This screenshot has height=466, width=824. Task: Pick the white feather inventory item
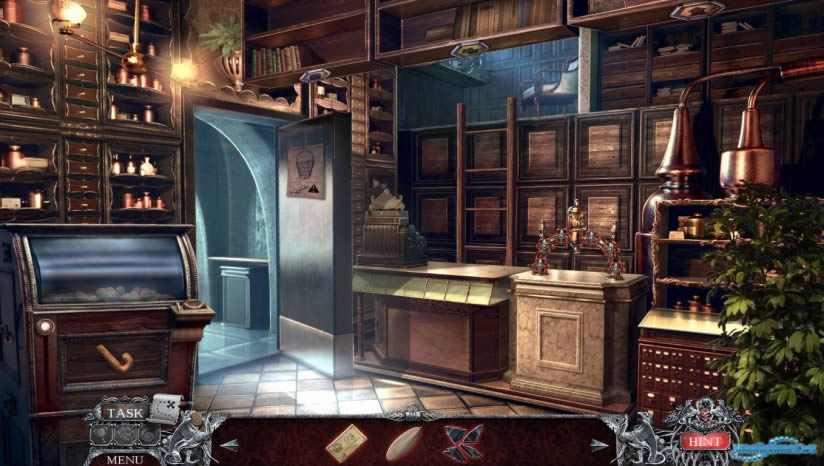click(x=403, y=443)
